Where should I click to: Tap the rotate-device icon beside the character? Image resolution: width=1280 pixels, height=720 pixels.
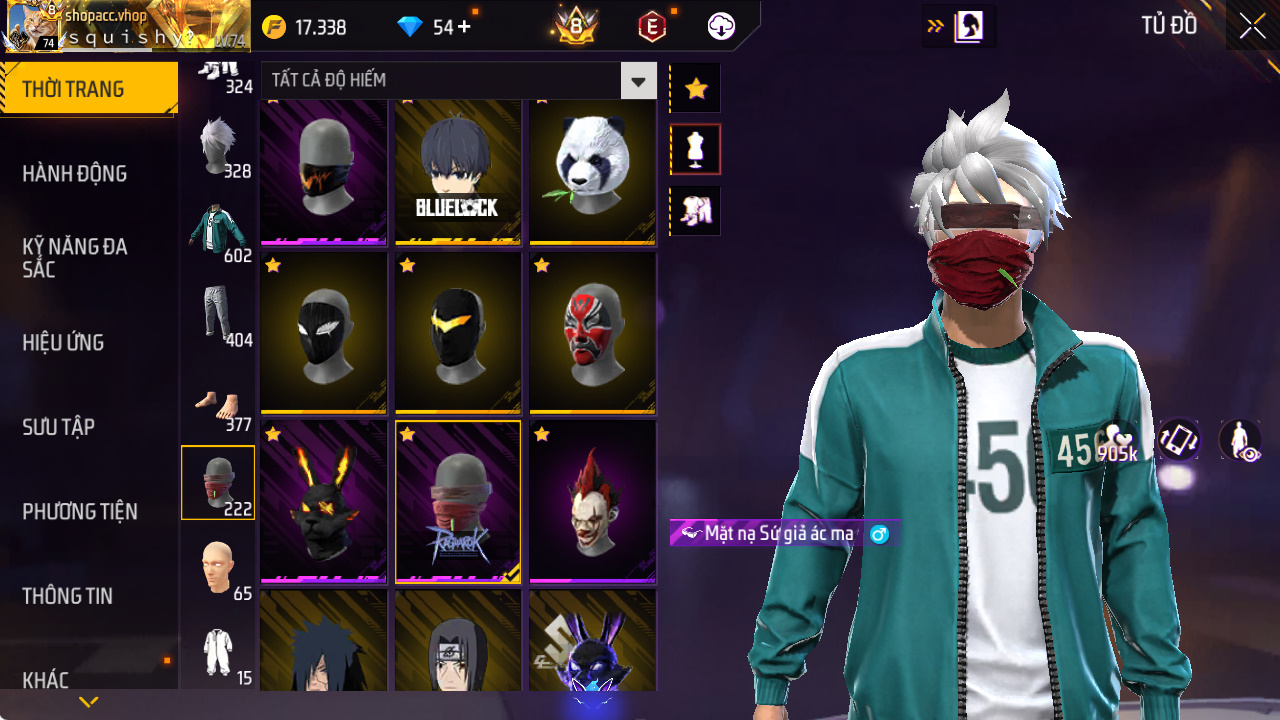pos(1178,439)
